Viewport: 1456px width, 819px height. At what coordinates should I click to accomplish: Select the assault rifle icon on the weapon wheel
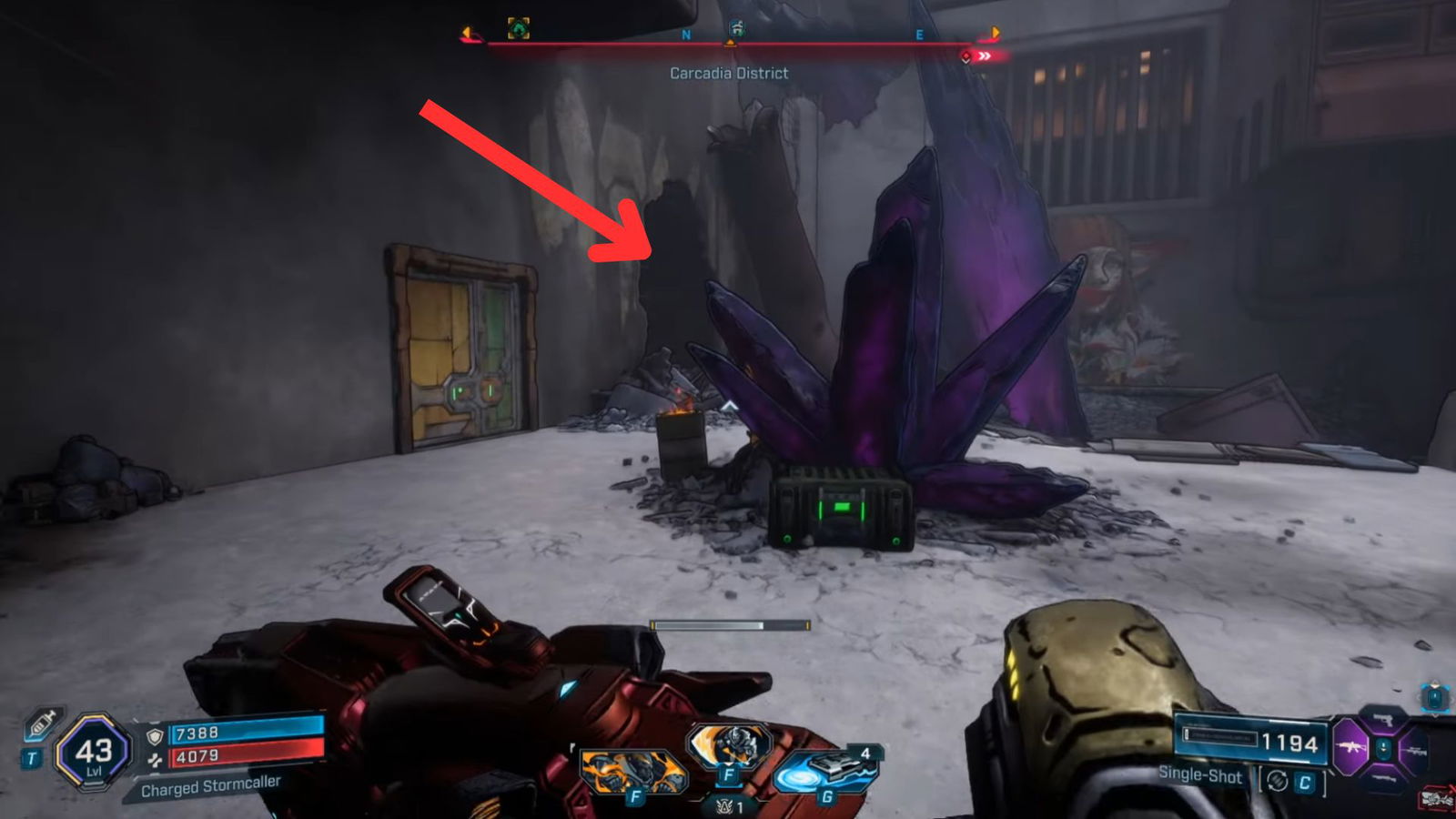(x=1350, y=747)
